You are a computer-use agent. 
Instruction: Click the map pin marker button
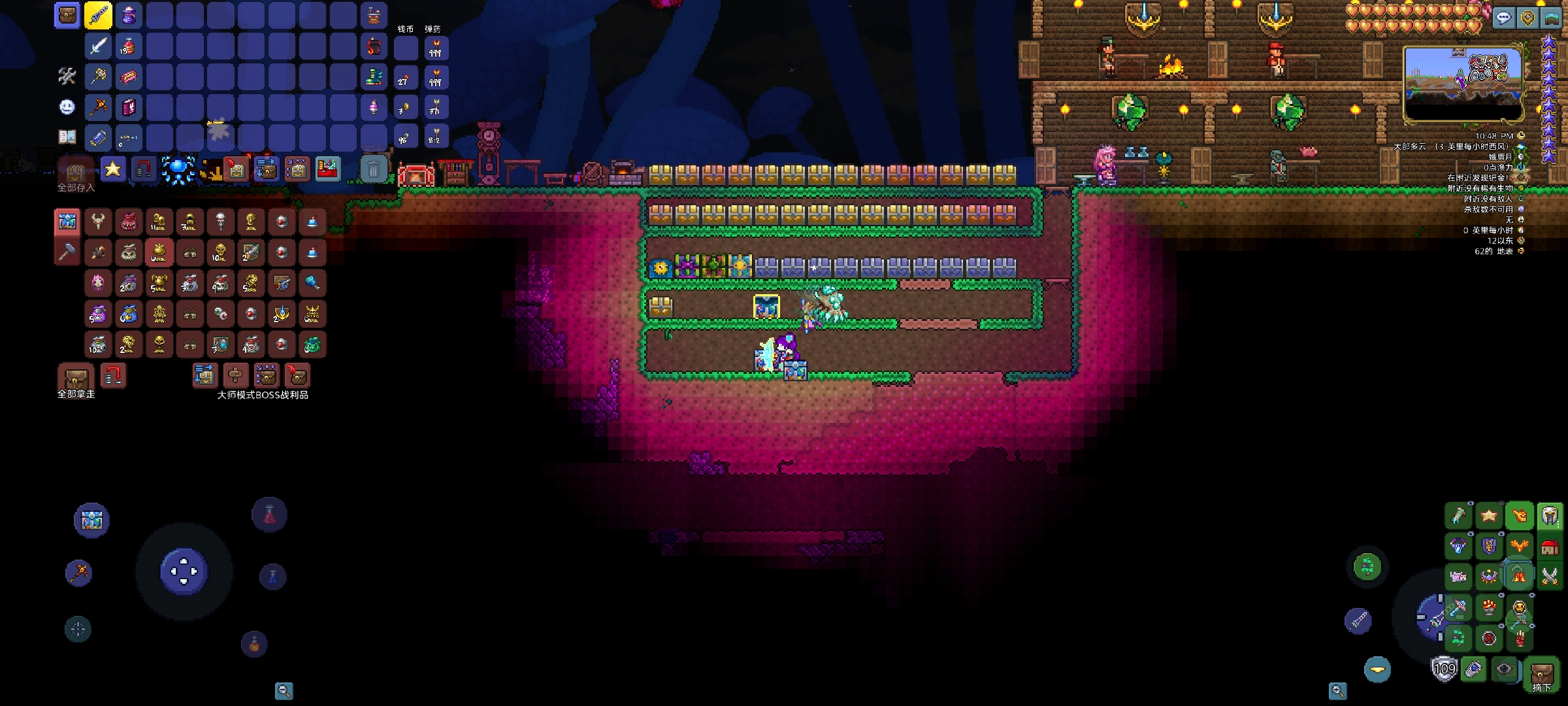click(1527, 18)
